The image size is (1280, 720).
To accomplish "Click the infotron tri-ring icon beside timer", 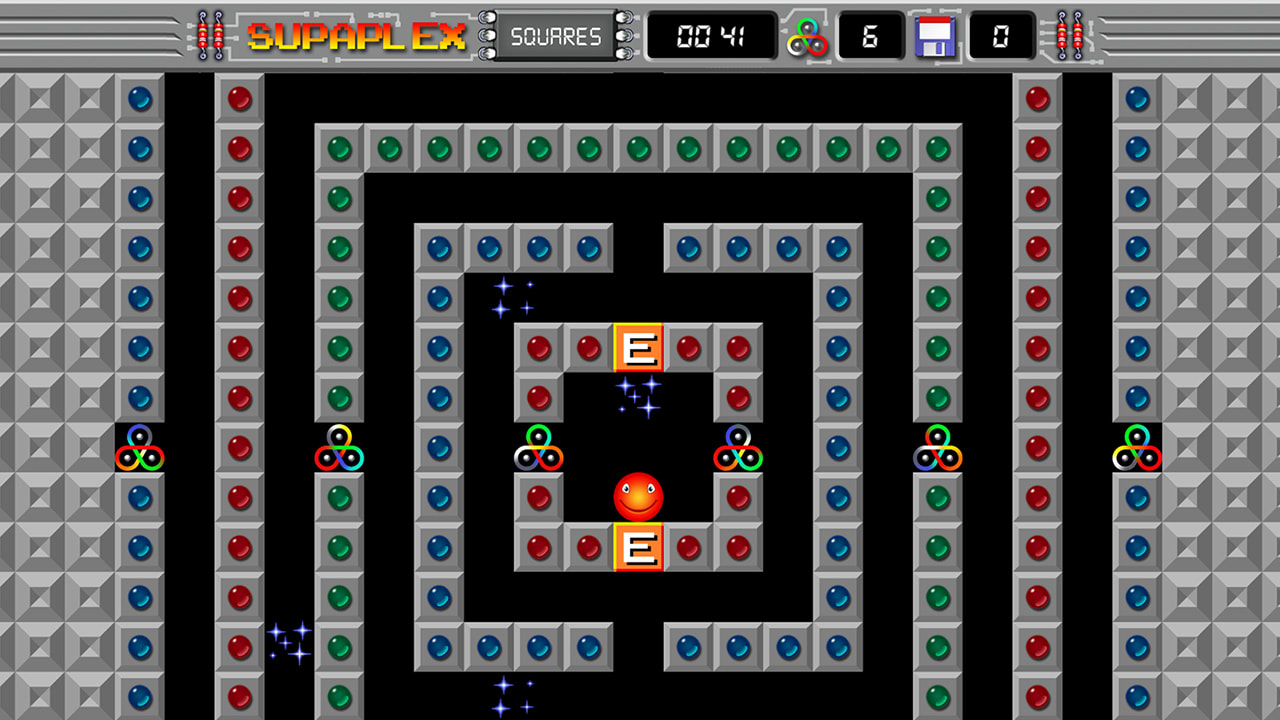I will (x=808, y=36).
